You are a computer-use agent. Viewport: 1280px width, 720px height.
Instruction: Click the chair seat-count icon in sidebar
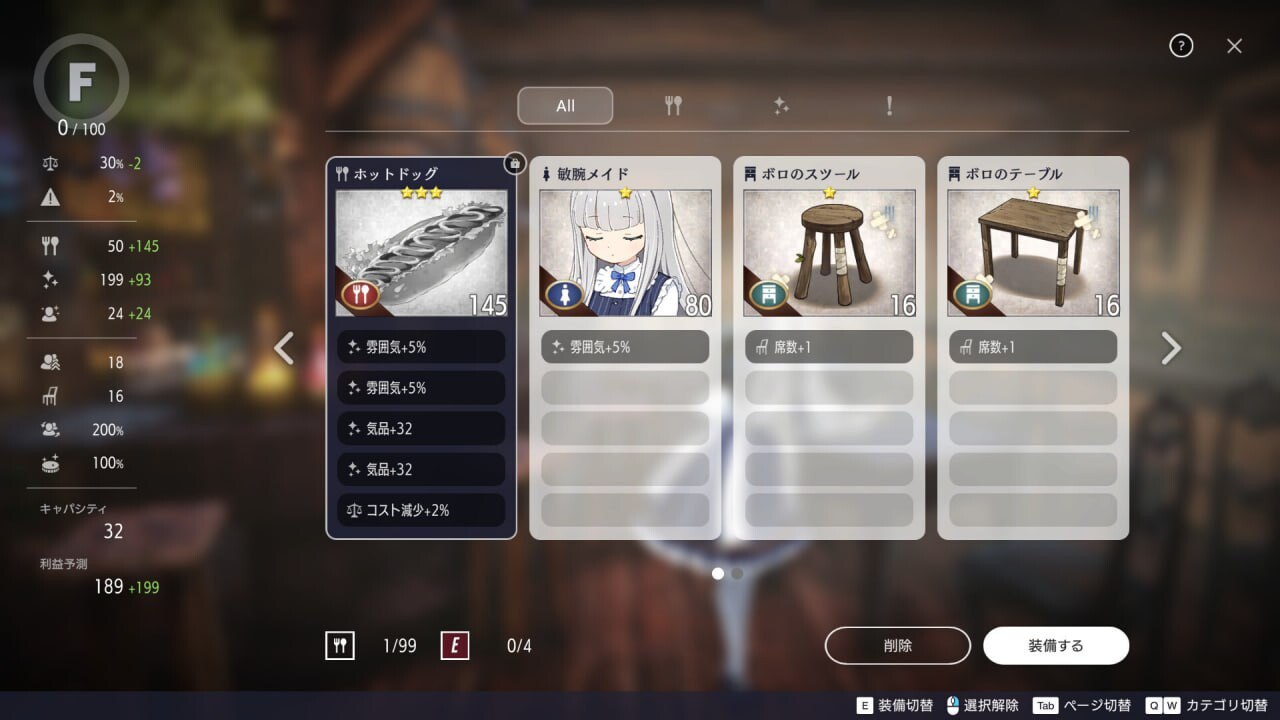(48, 395)
